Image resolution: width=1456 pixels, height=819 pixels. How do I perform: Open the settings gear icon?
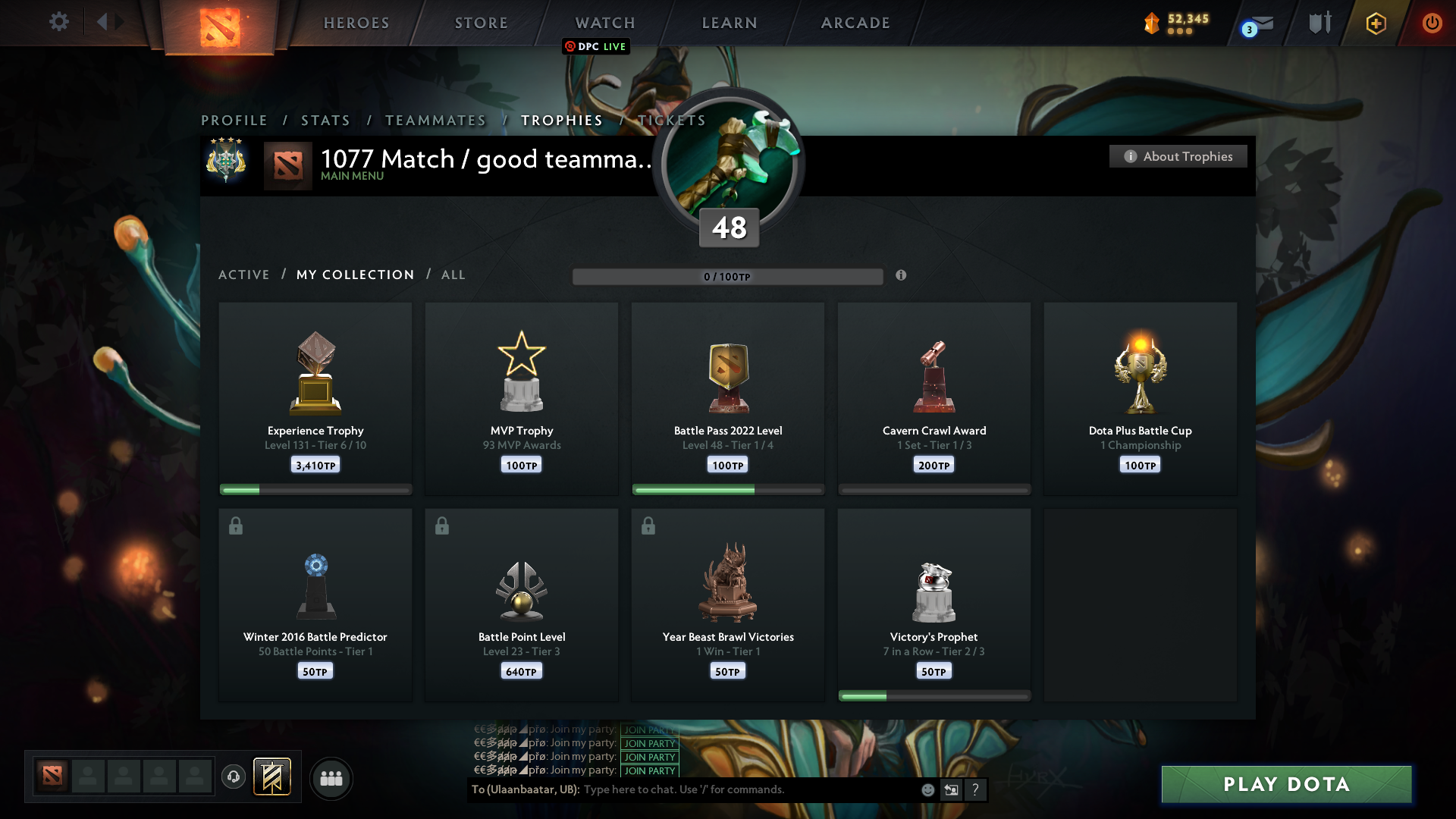pos(59,22)
